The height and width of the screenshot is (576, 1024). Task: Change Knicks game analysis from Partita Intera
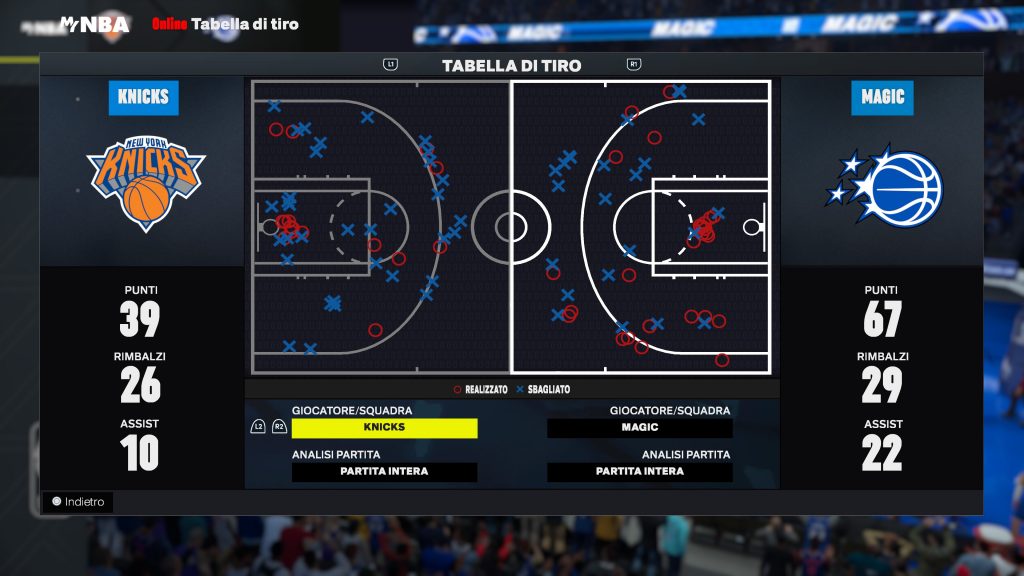pyautogui.click(x=384, y=472)
